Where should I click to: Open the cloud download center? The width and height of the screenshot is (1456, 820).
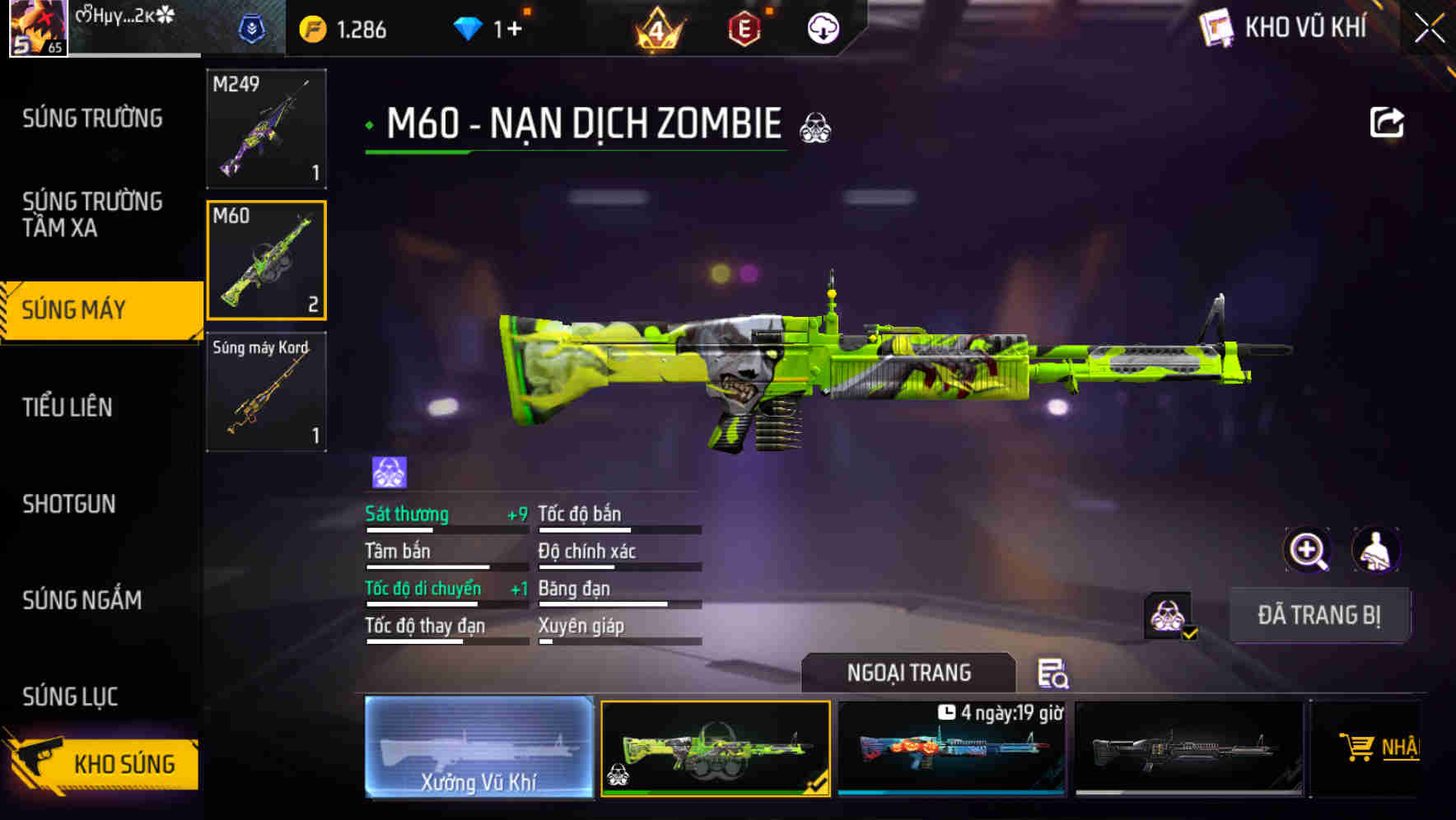[x=823, y=27]
